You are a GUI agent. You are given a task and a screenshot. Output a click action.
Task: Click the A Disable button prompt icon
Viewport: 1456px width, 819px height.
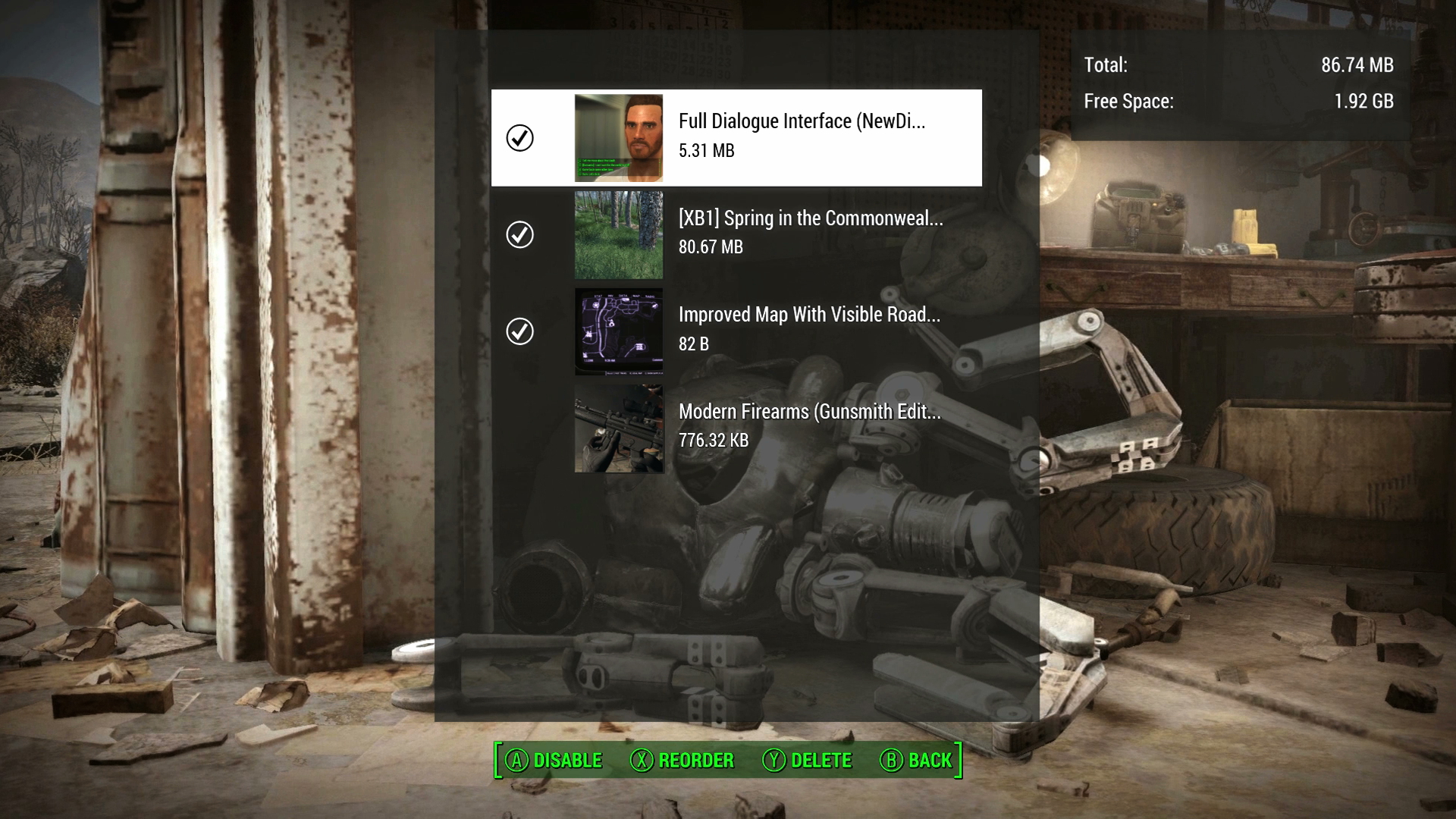coord(518,760)
